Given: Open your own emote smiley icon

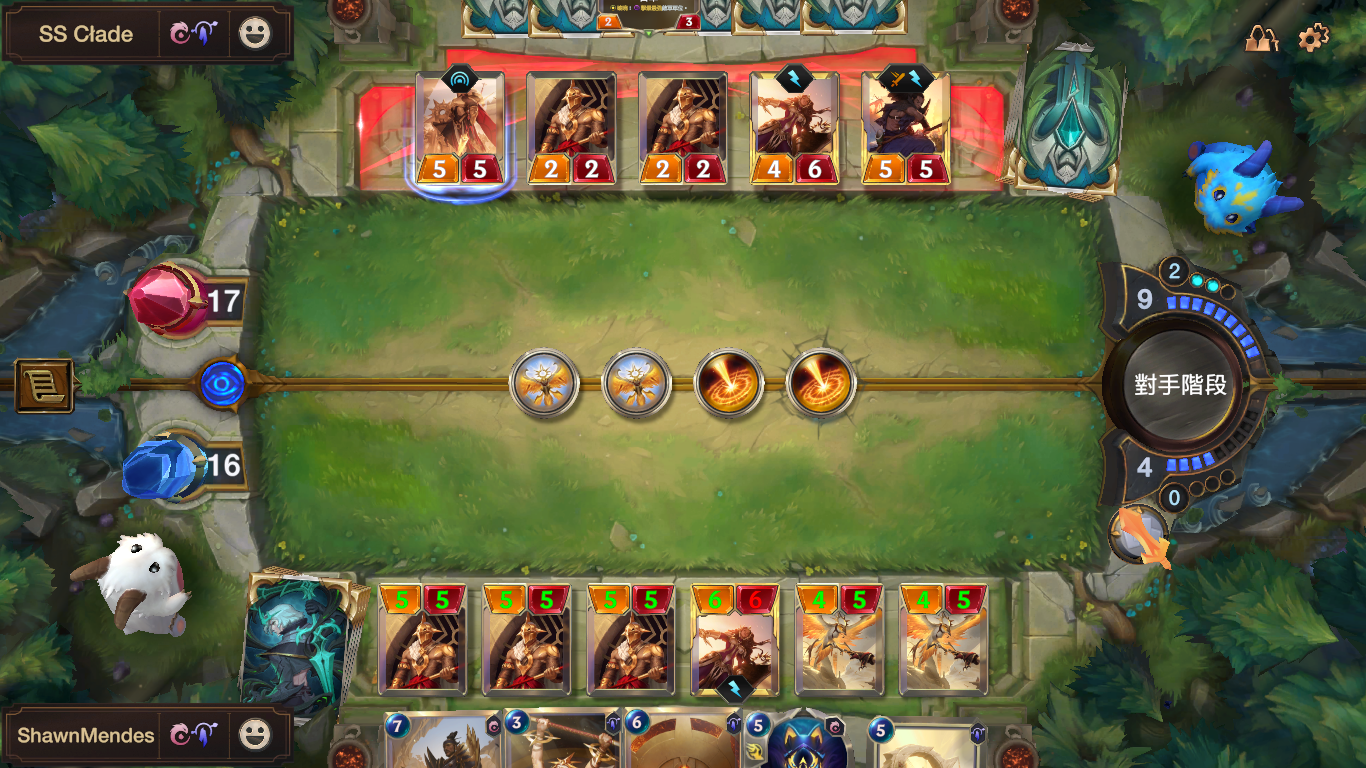Looking at the screenshot, I should 256,735.
